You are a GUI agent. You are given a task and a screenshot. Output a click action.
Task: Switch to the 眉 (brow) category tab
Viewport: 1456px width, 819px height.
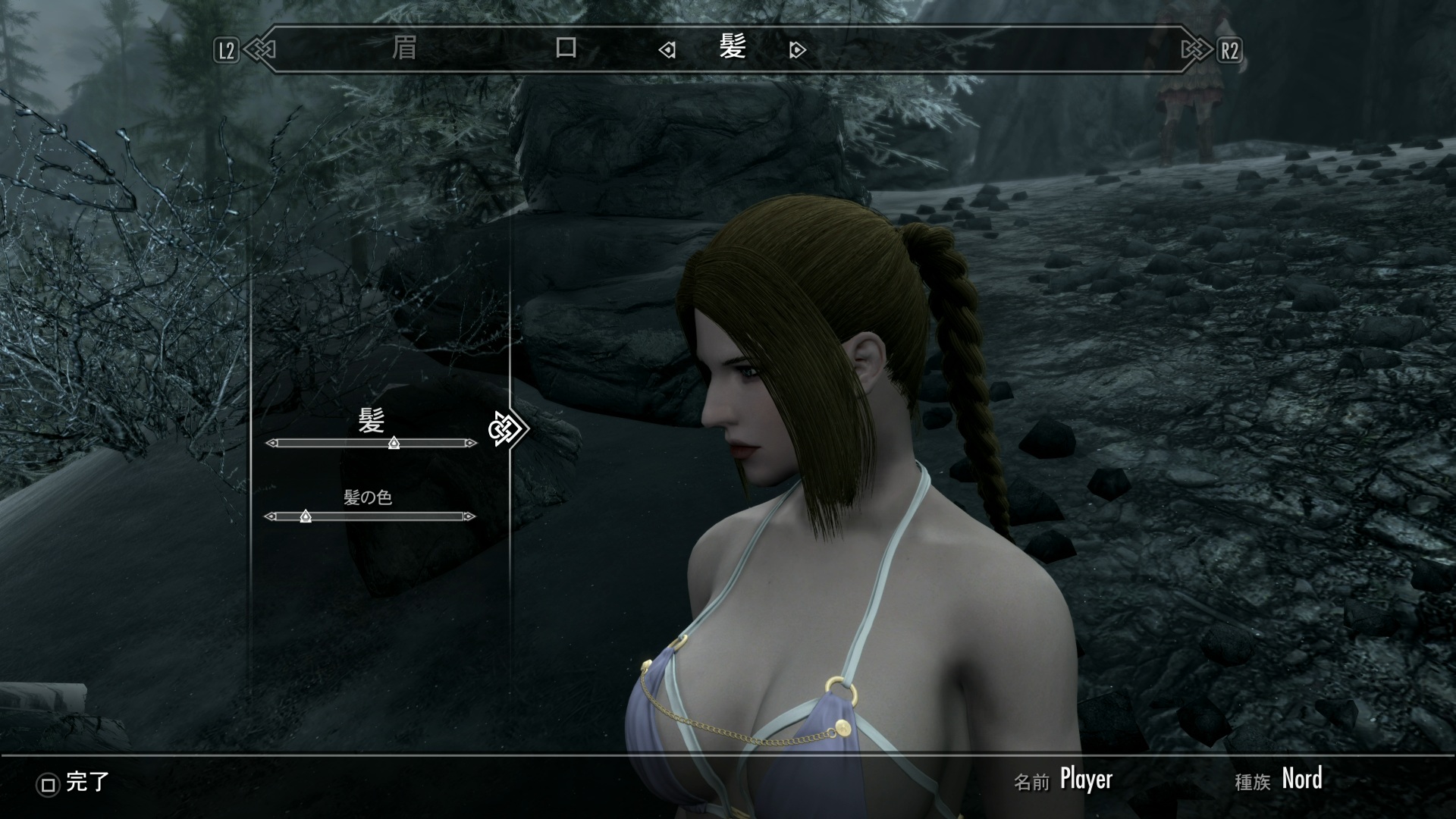(x=404, y=49)
